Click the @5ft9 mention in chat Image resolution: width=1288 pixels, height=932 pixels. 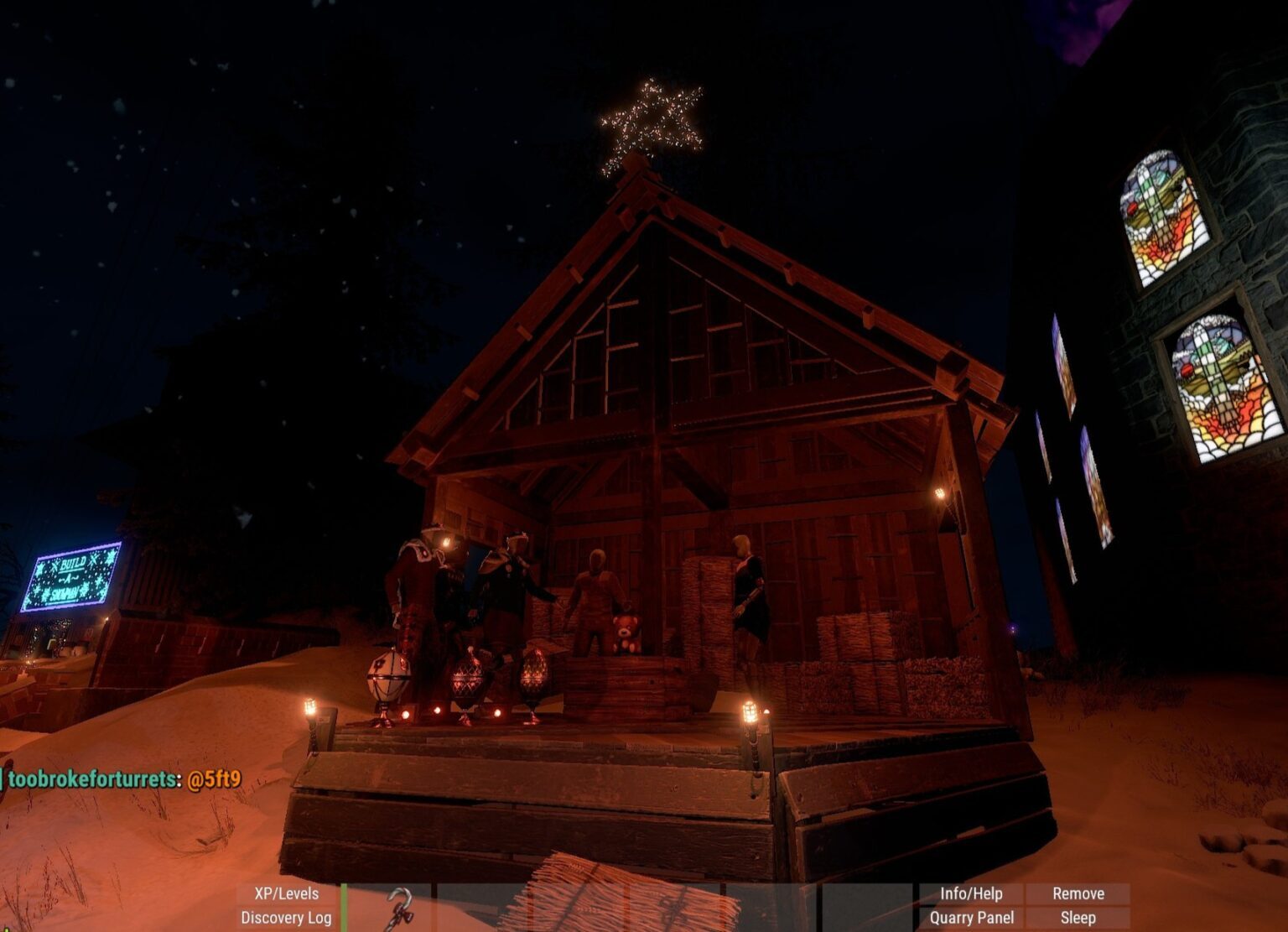(x=212, y=778)
